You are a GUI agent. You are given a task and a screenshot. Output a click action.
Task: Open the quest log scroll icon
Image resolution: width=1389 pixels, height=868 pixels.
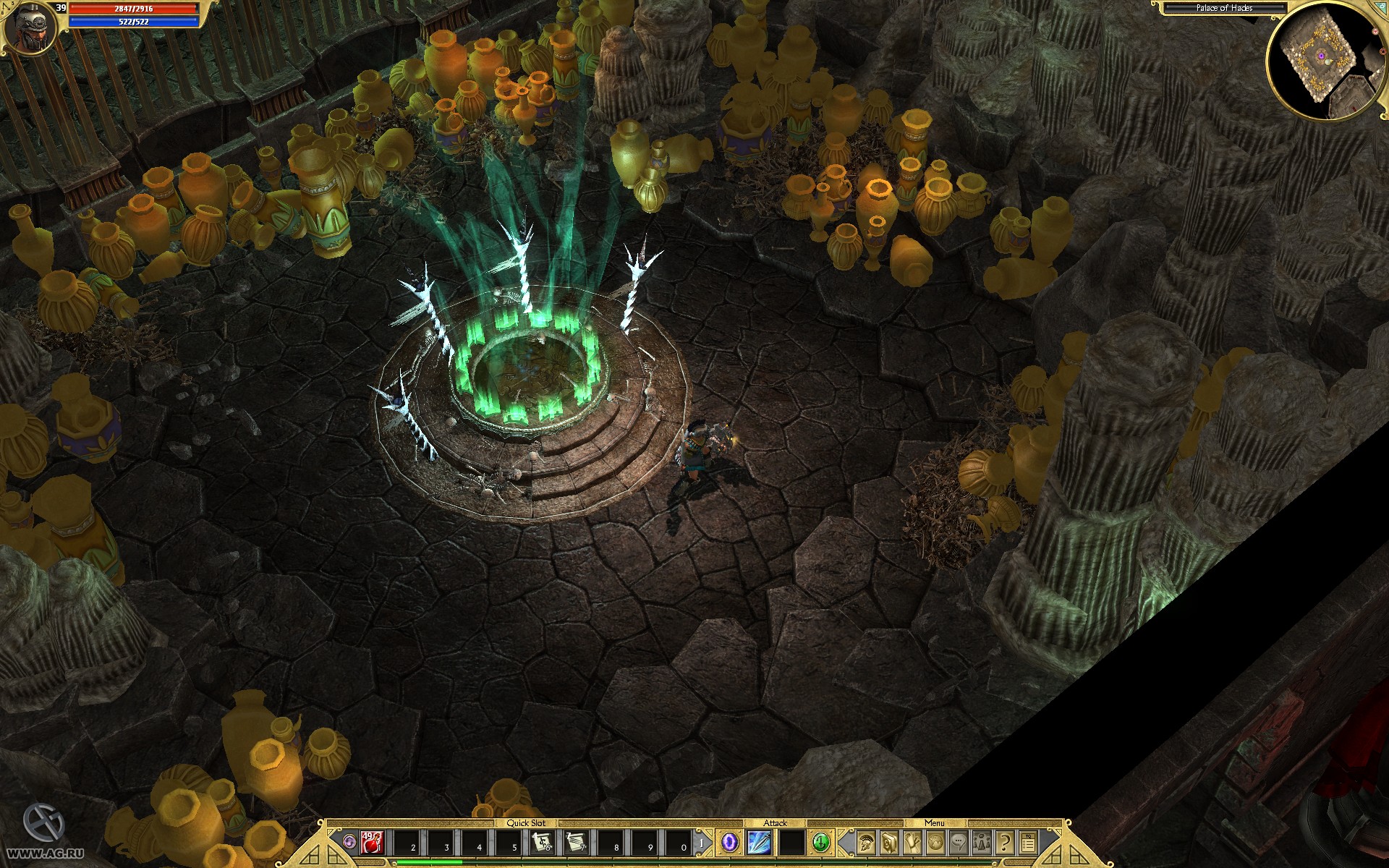tap(912, 843)
